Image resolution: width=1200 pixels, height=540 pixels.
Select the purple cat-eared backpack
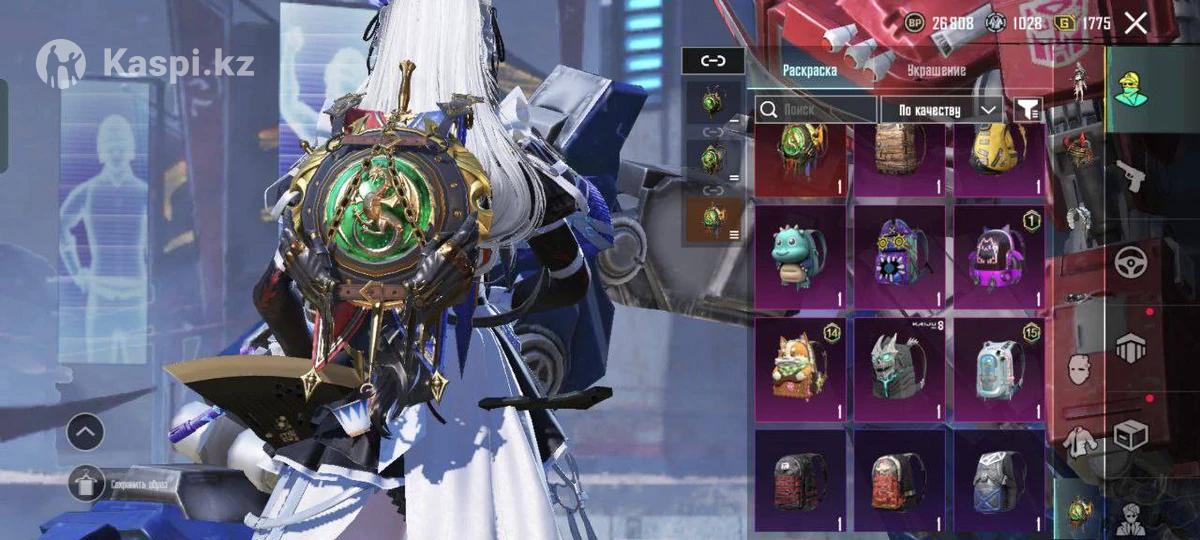tap(998, 257)
